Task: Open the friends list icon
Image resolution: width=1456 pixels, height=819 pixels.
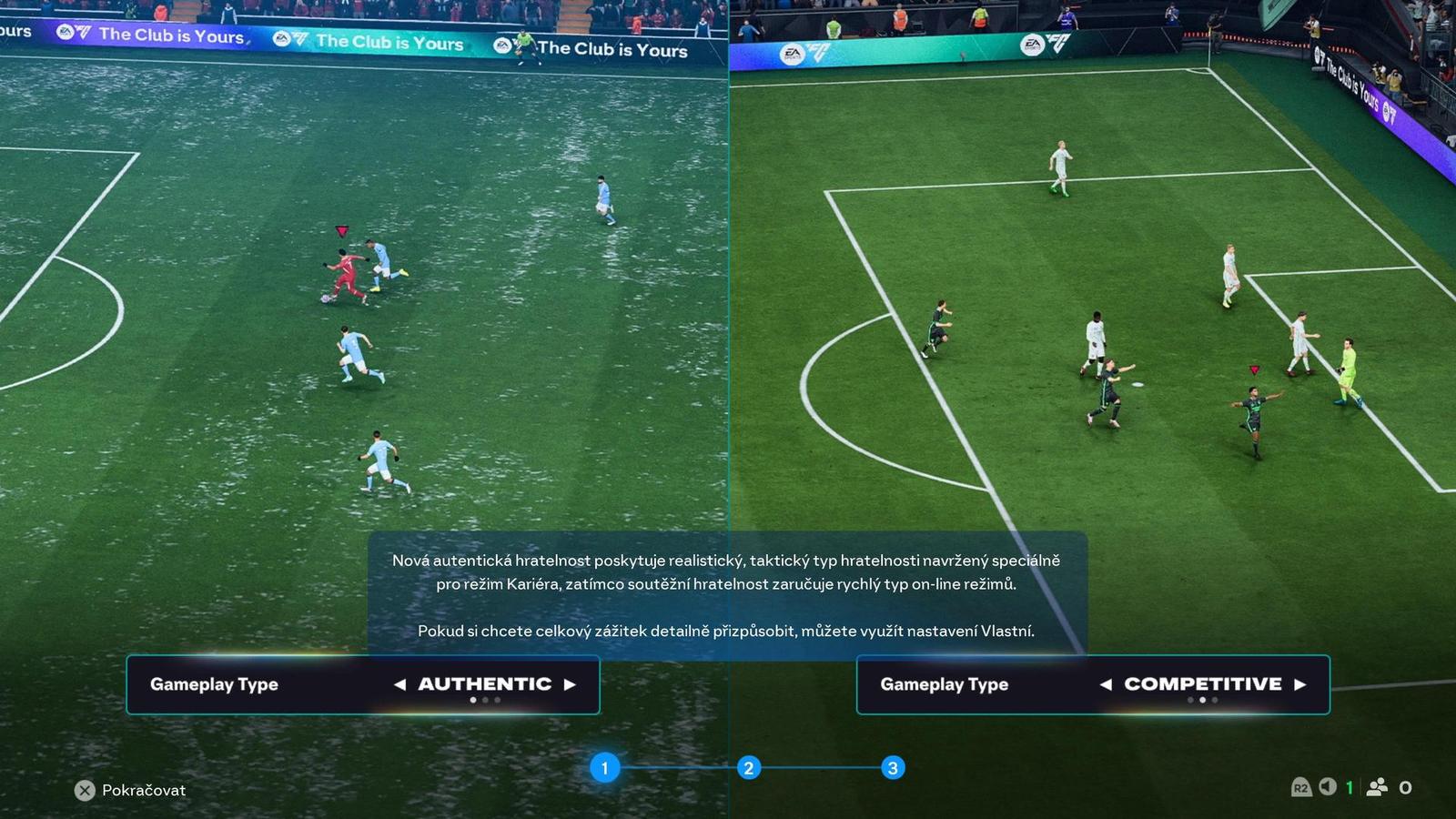Action: (1376, 787)
